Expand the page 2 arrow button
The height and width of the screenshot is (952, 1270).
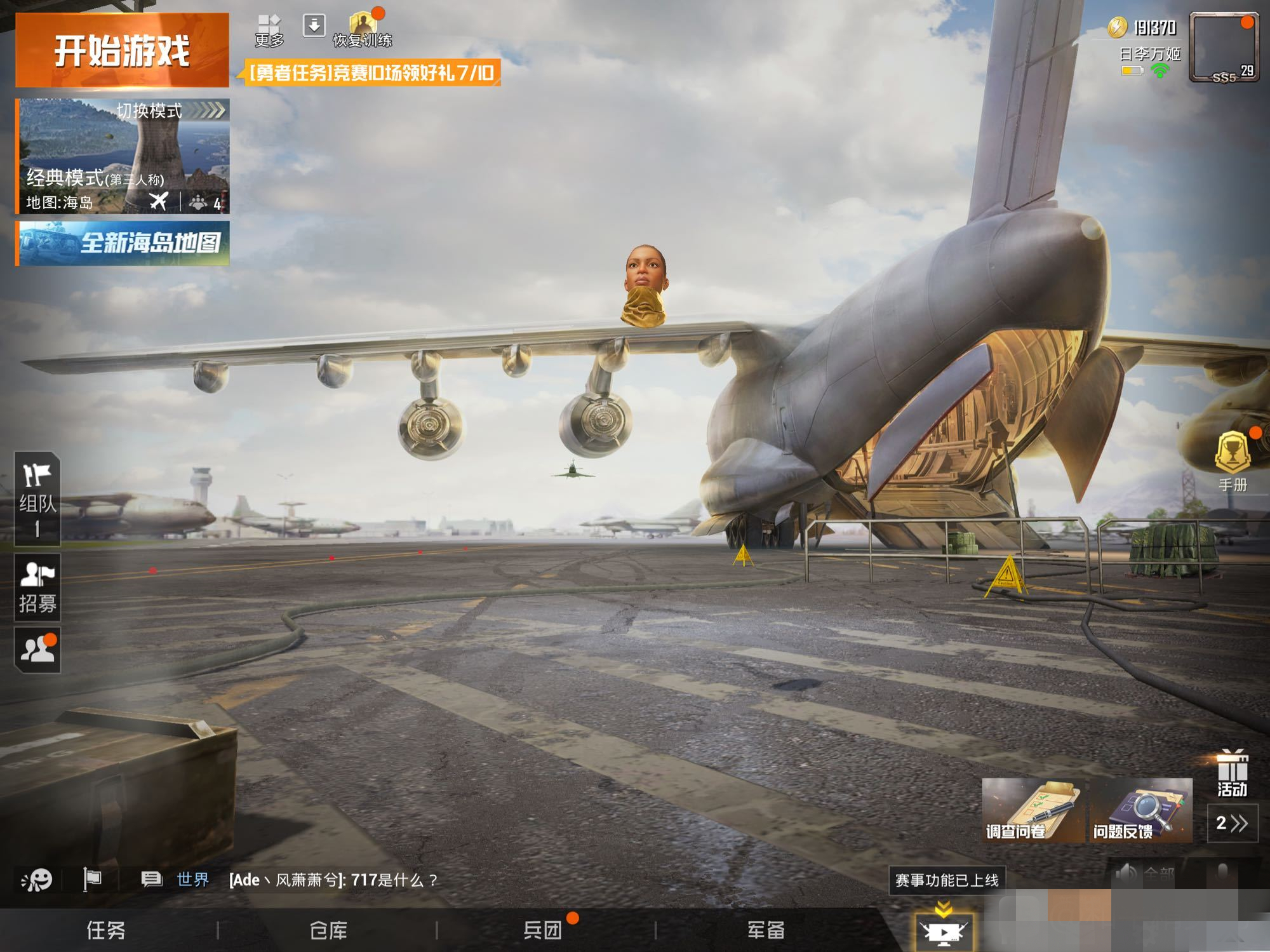(1232, 823)
